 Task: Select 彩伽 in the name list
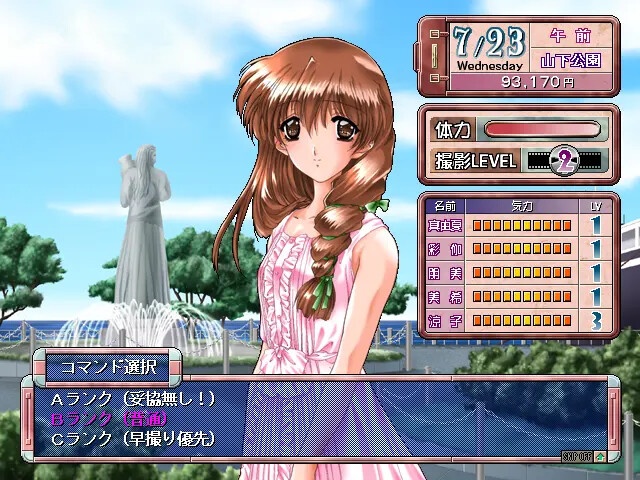(443, 249)
